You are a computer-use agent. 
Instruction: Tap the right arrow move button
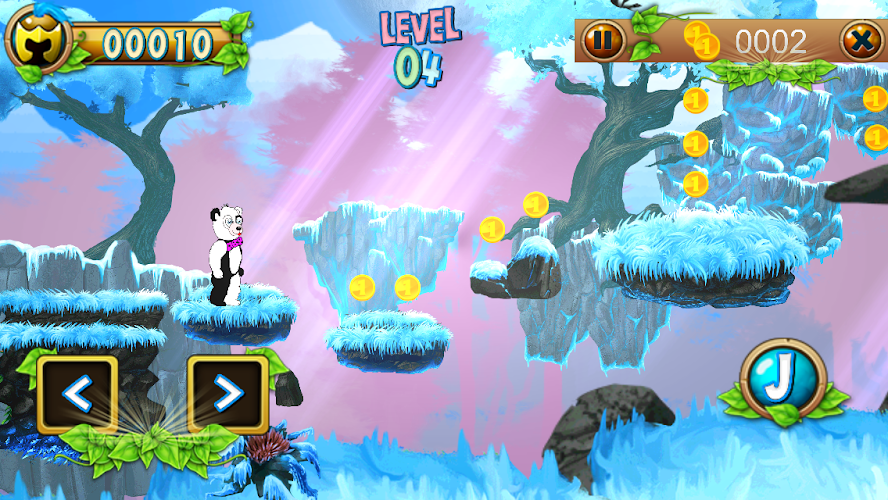tap(228, 395)
